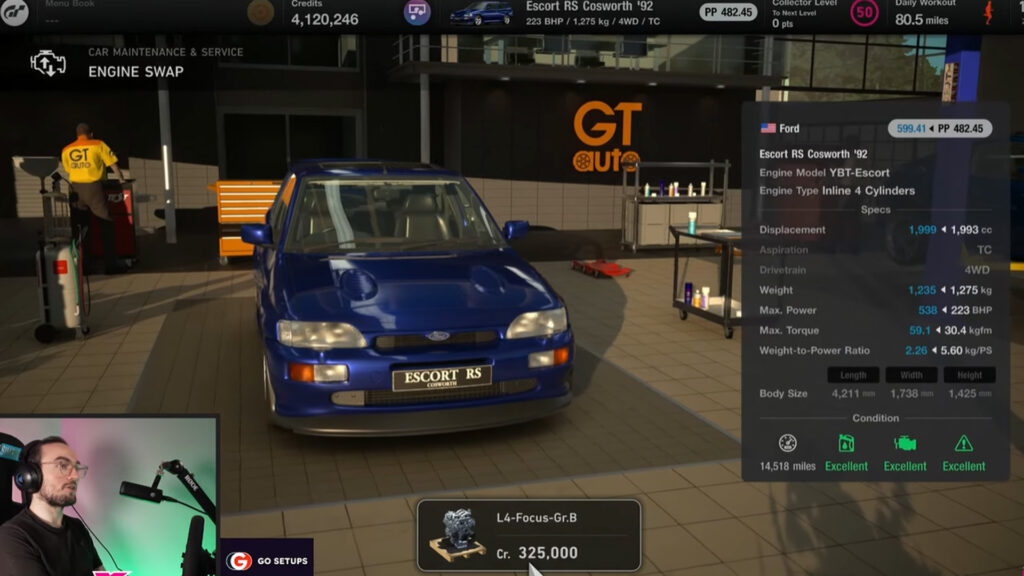The width and height of the screenshot is (1024, 576).
Task: Show the Collector Level details
Action: point(806,13)
